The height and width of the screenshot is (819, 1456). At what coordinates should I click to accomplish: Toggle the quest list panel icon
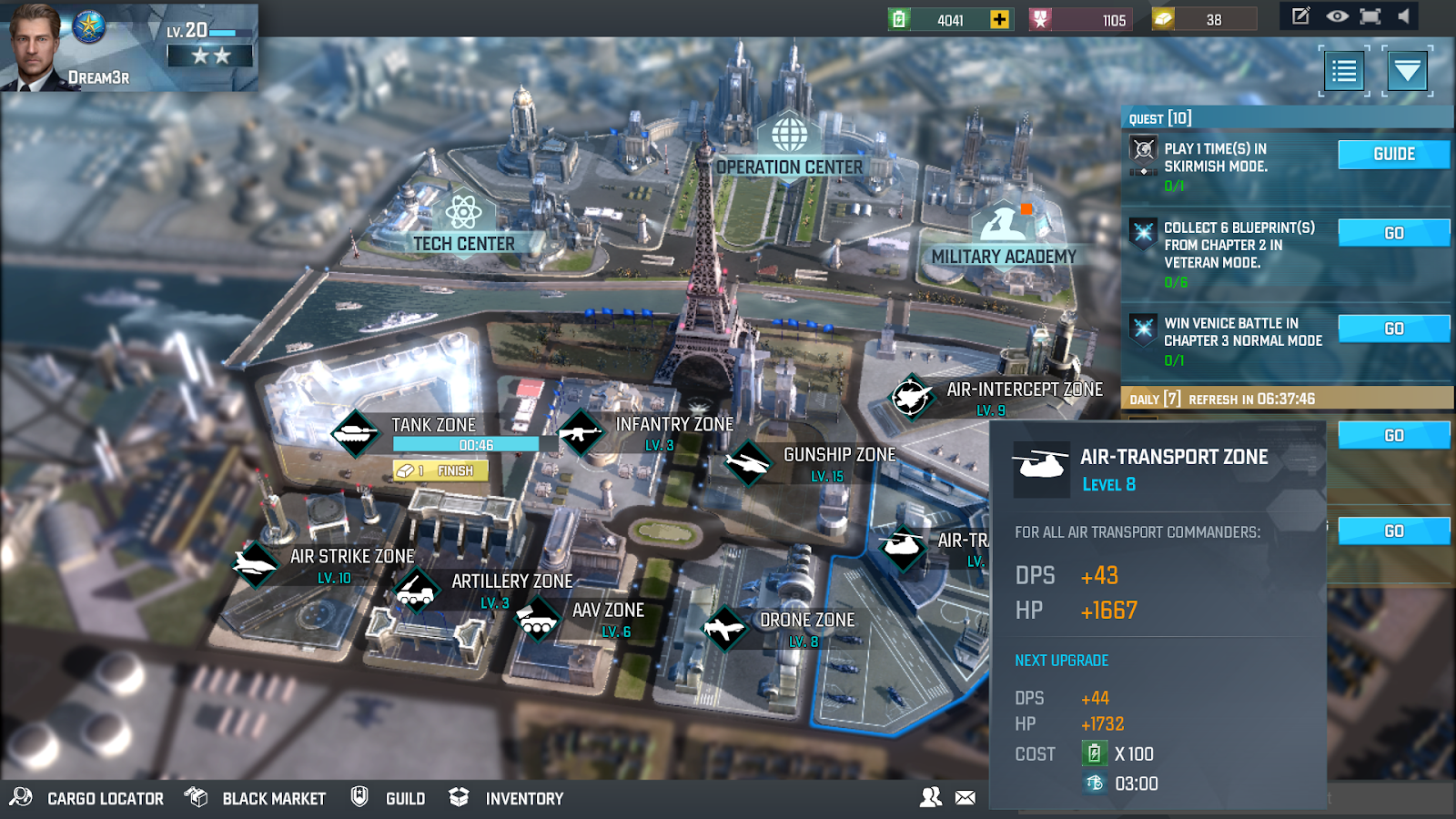[x=1344, y=71]
